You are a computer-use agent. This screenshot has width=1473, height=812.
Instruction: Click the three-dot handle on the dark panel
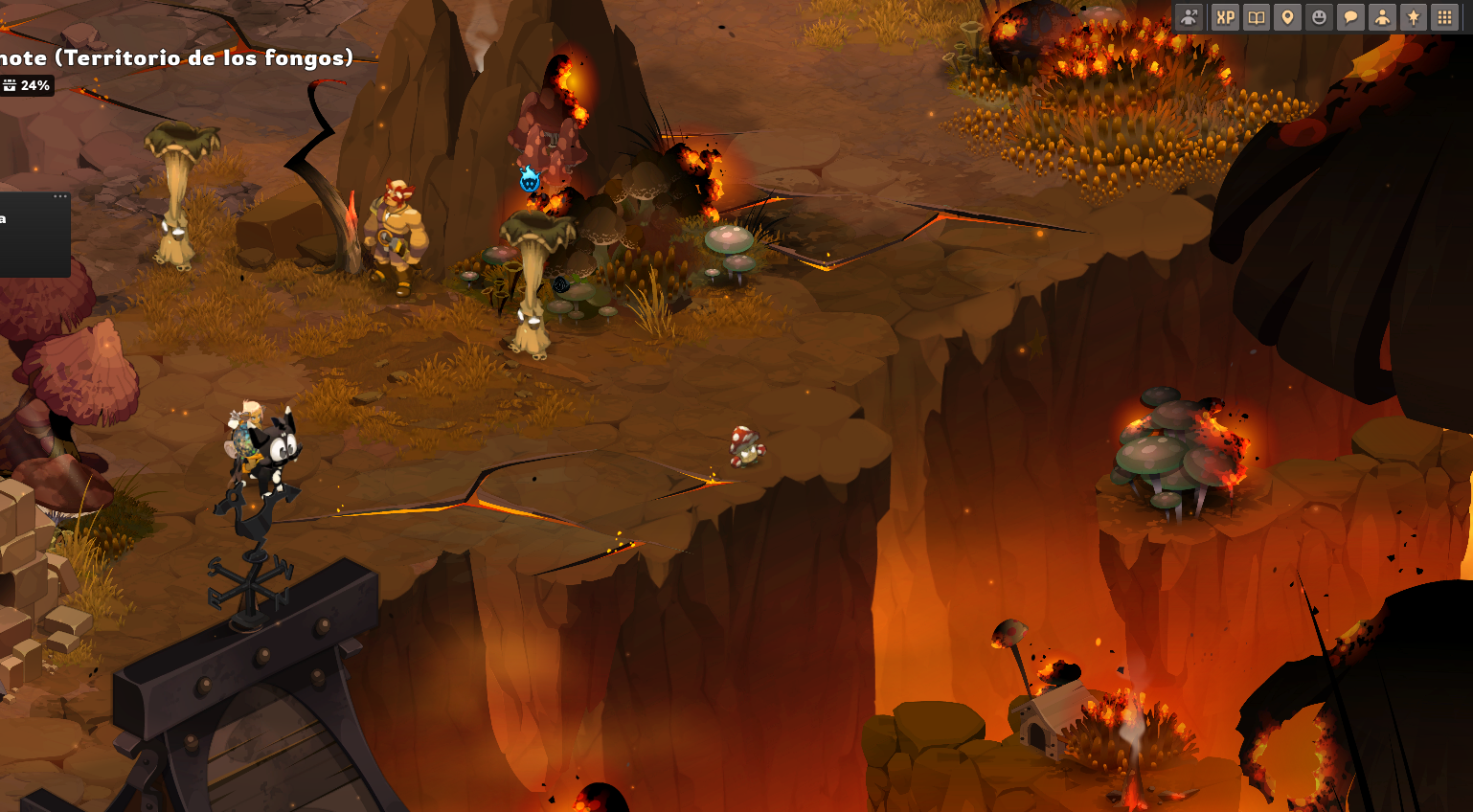pyautogui.click(x=60, y=196)
